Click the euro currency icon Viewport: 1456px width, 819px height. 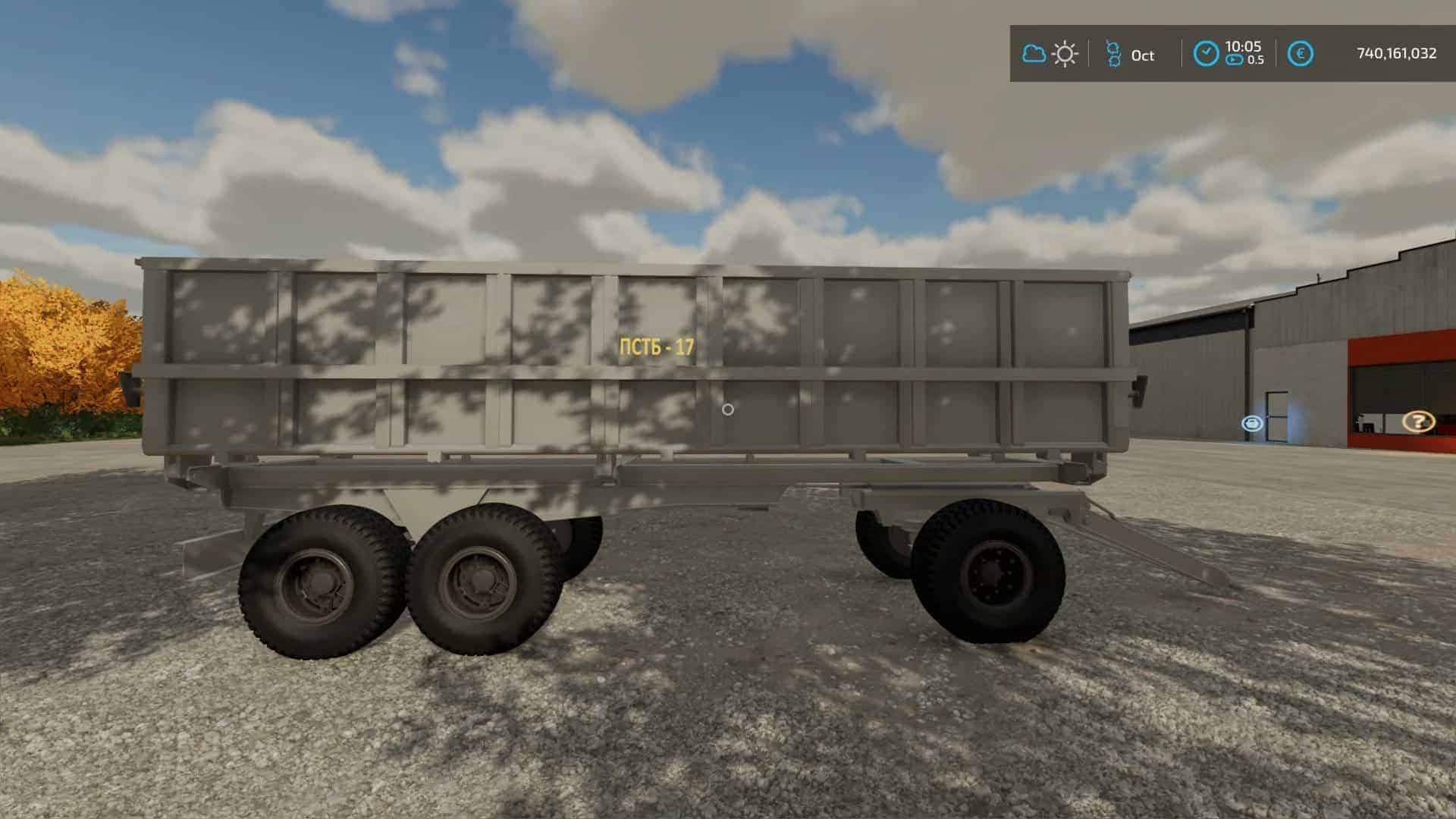click(x=1301, y=52)
